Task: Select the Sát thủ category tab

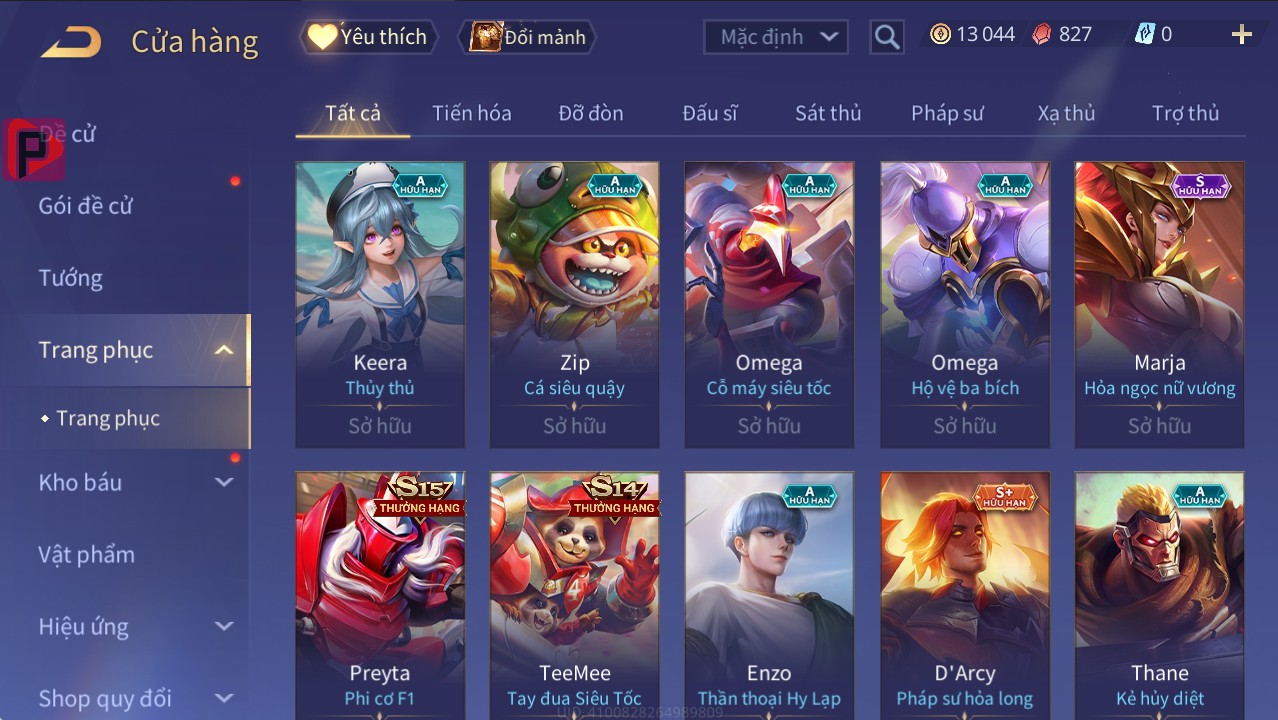Action: (x=827, y=113)
